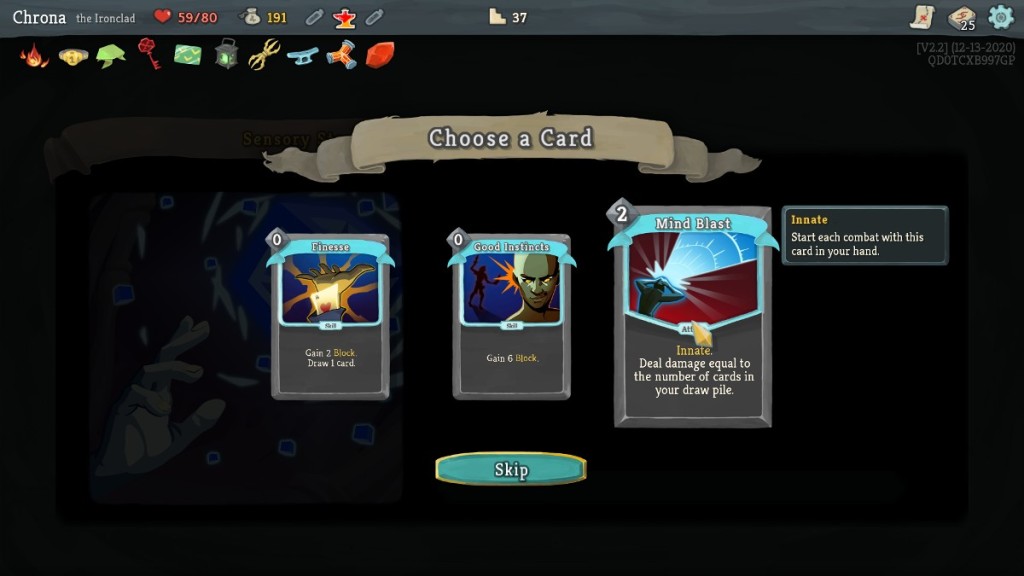
Task: Pick the Good Instincts card
Action: coord(512,316)
